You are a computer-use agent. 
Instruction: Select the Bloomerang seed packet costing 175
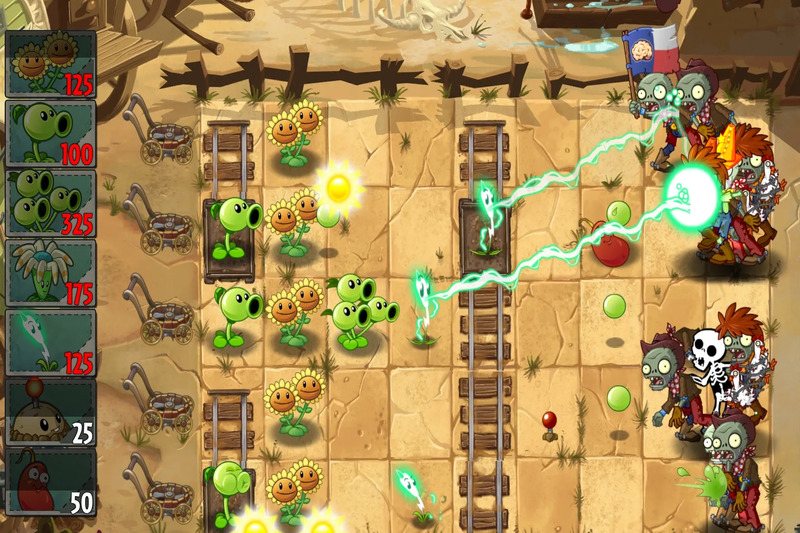(x=50, y=273)
